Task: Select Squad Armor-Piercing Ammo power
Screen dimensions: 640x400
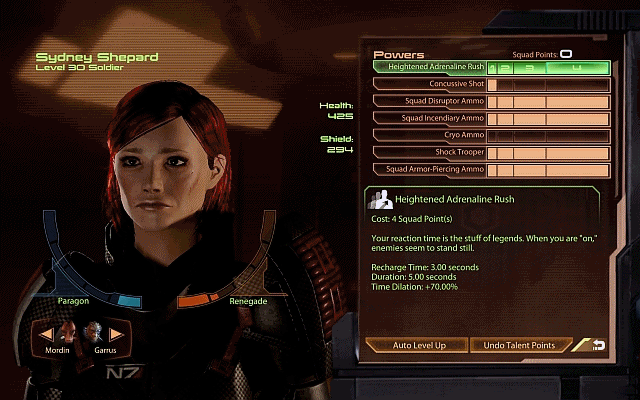Action: click(x=430, y=169)
